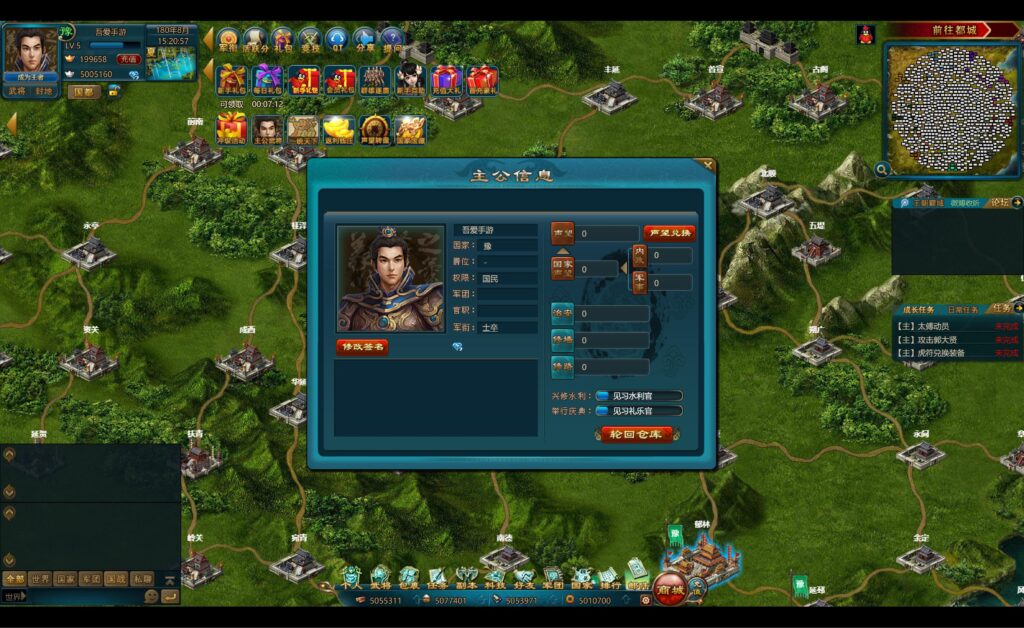Click the 修改签名 edit signature button
This screenshot has width=1024, height=628.
tap(362, 347)
